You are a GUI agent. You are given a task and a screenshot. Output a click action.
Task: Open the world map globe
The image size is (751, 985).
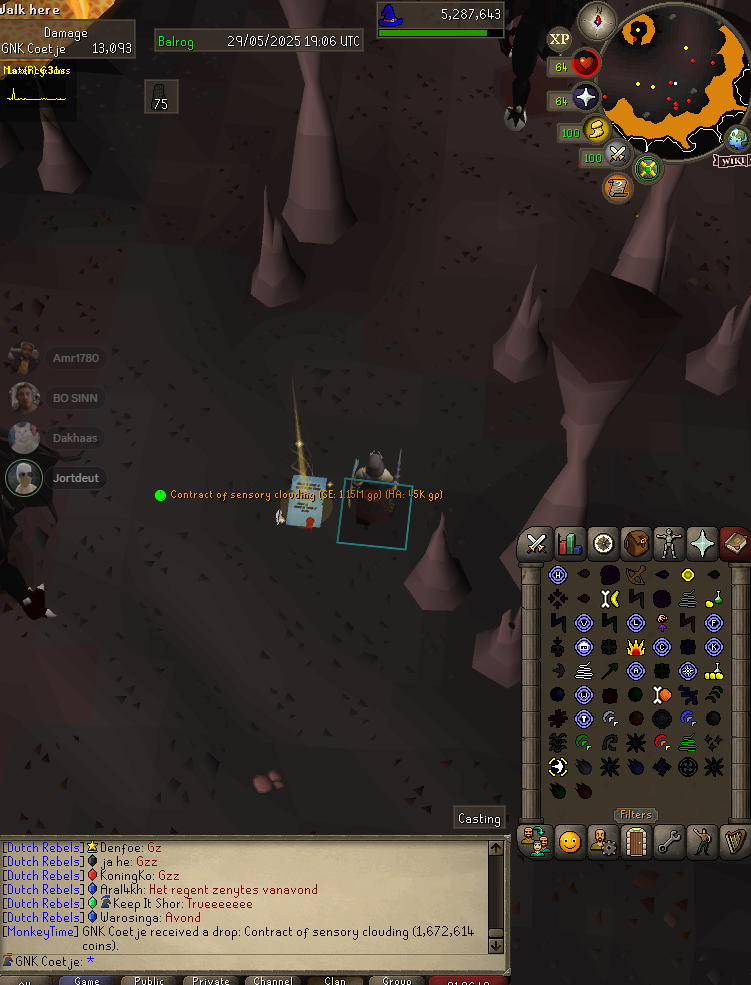738,139
